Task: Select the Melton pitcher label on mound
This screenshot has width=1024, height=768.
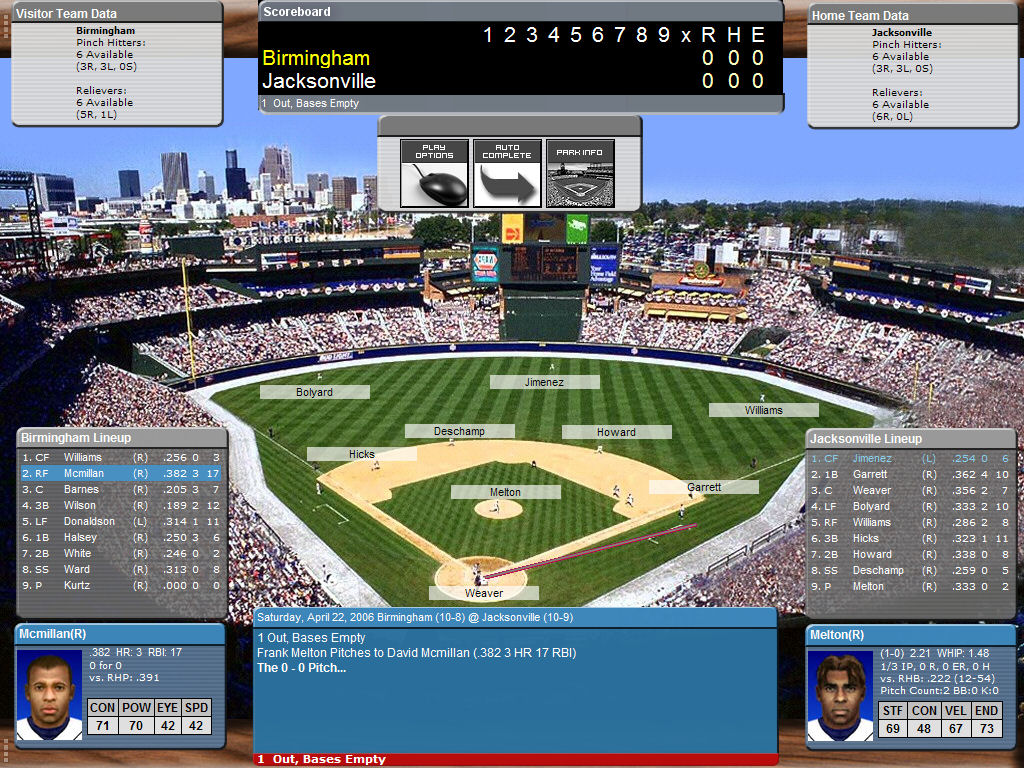Action: [x=505, y=492]
